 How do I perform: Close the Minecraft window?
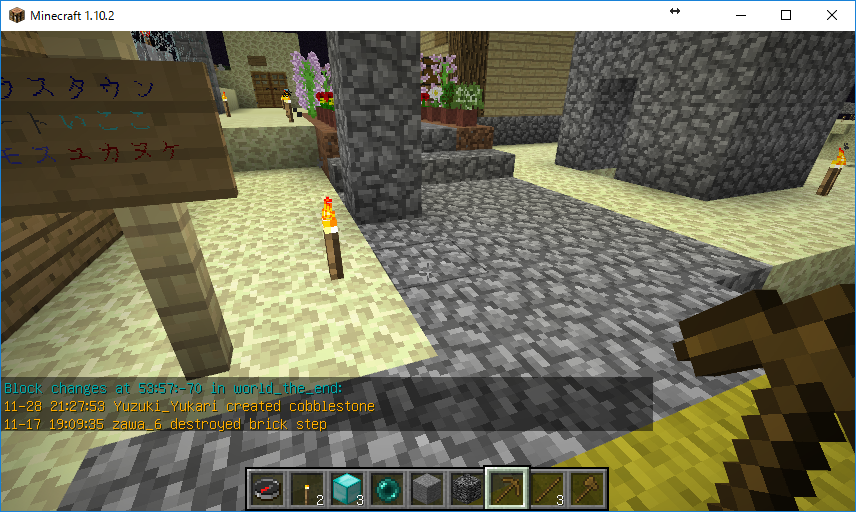point(832,15)
